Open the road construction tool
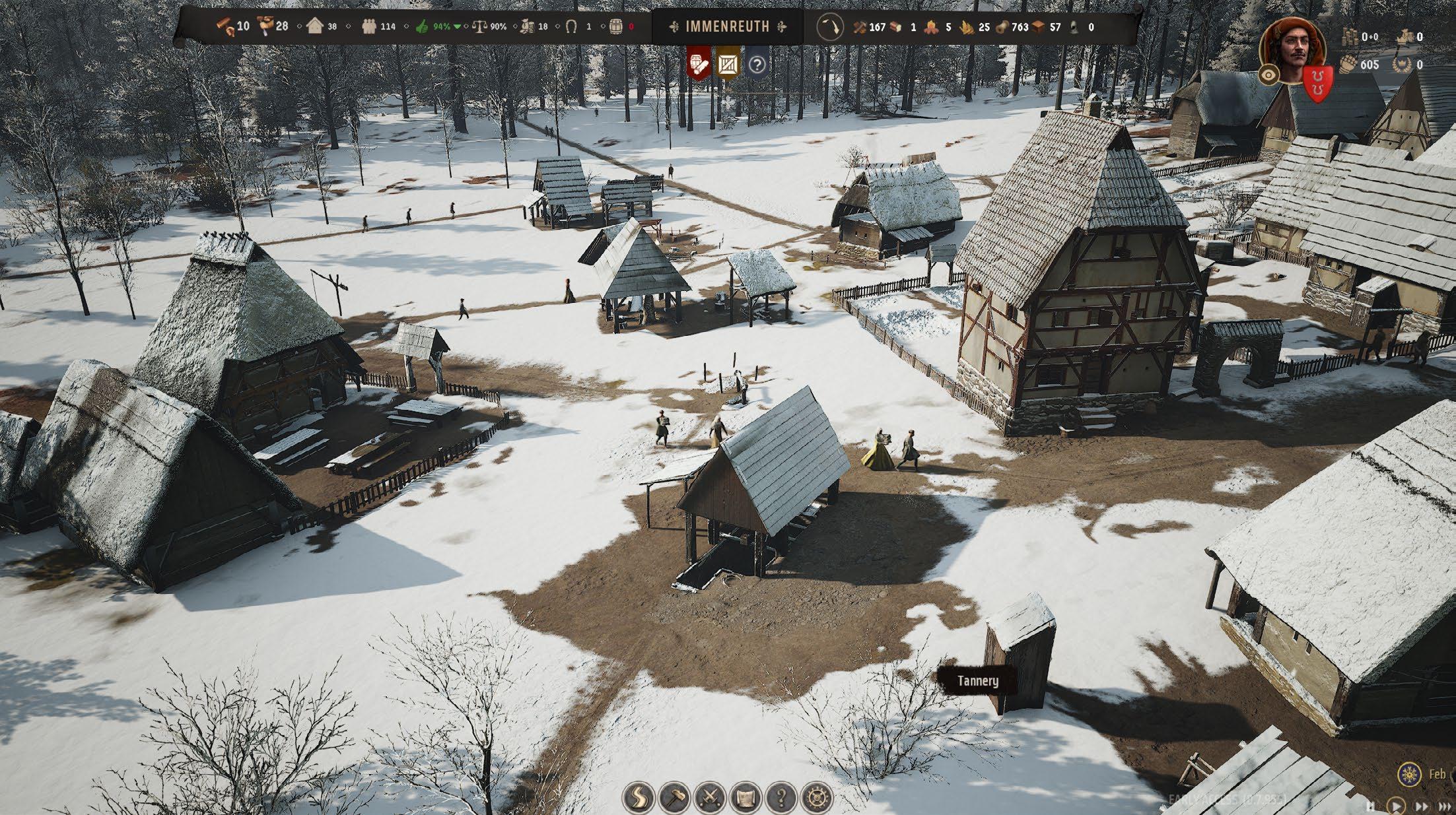This screenshot has width=1456, height=815. (639, 797)
